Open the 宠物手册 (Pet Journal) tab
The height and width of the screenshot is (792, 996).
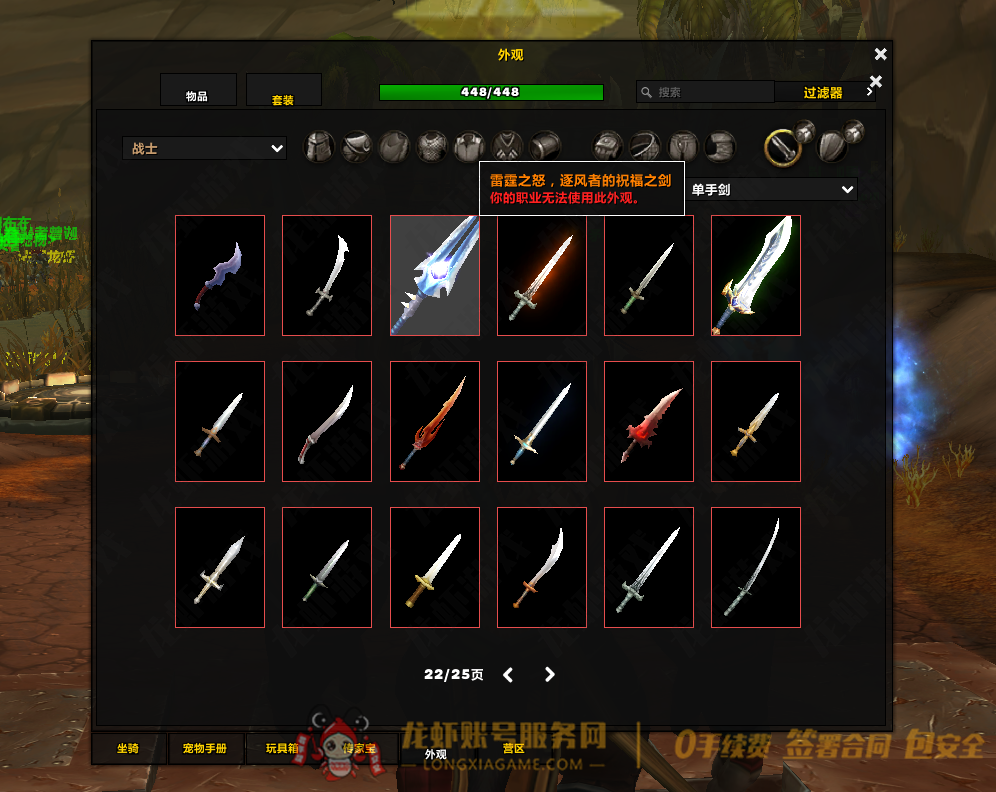(x=205, y=749)
